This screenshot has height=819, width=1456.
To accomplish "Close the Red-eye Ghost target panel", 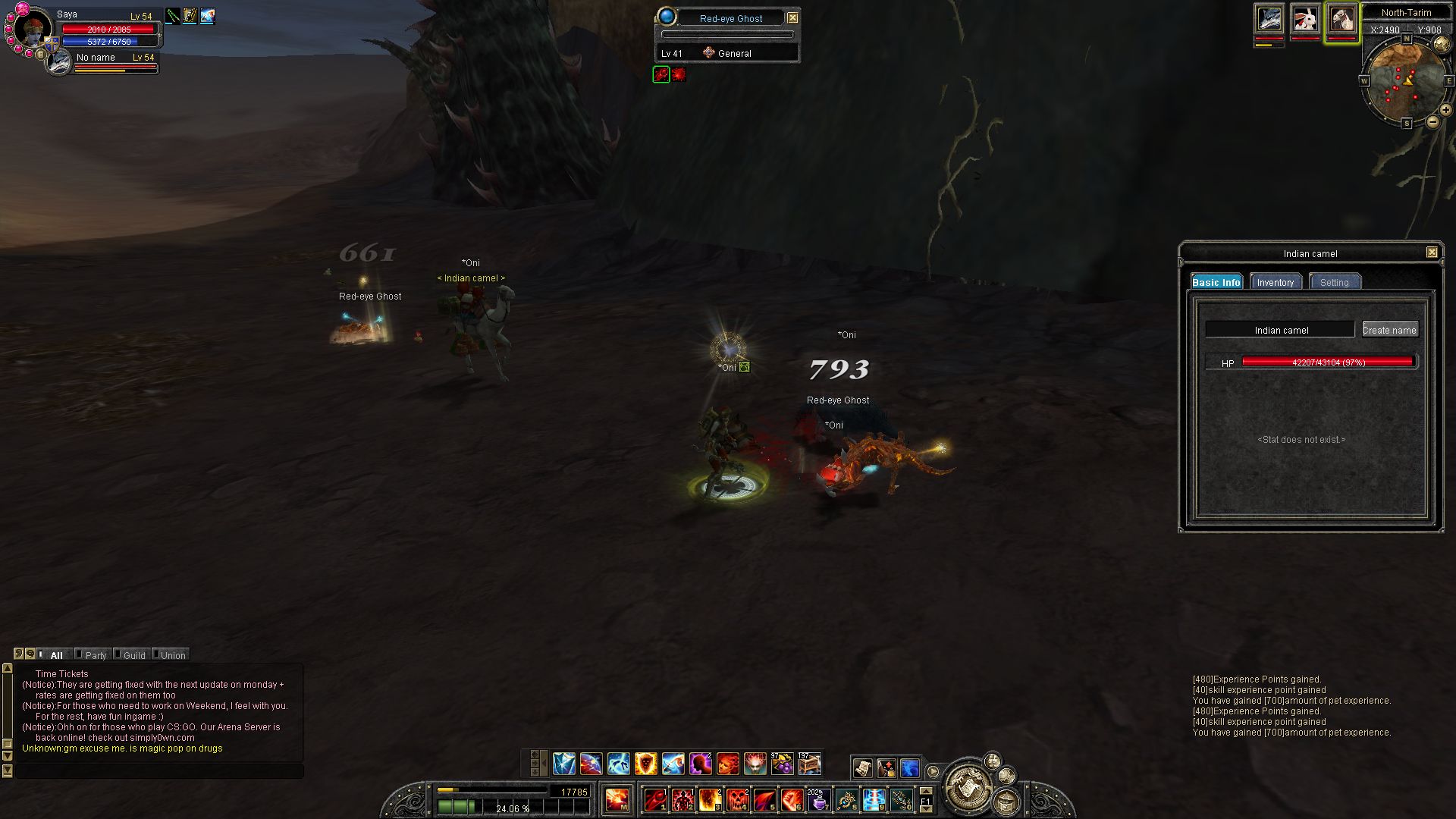I will coord(792,18).
